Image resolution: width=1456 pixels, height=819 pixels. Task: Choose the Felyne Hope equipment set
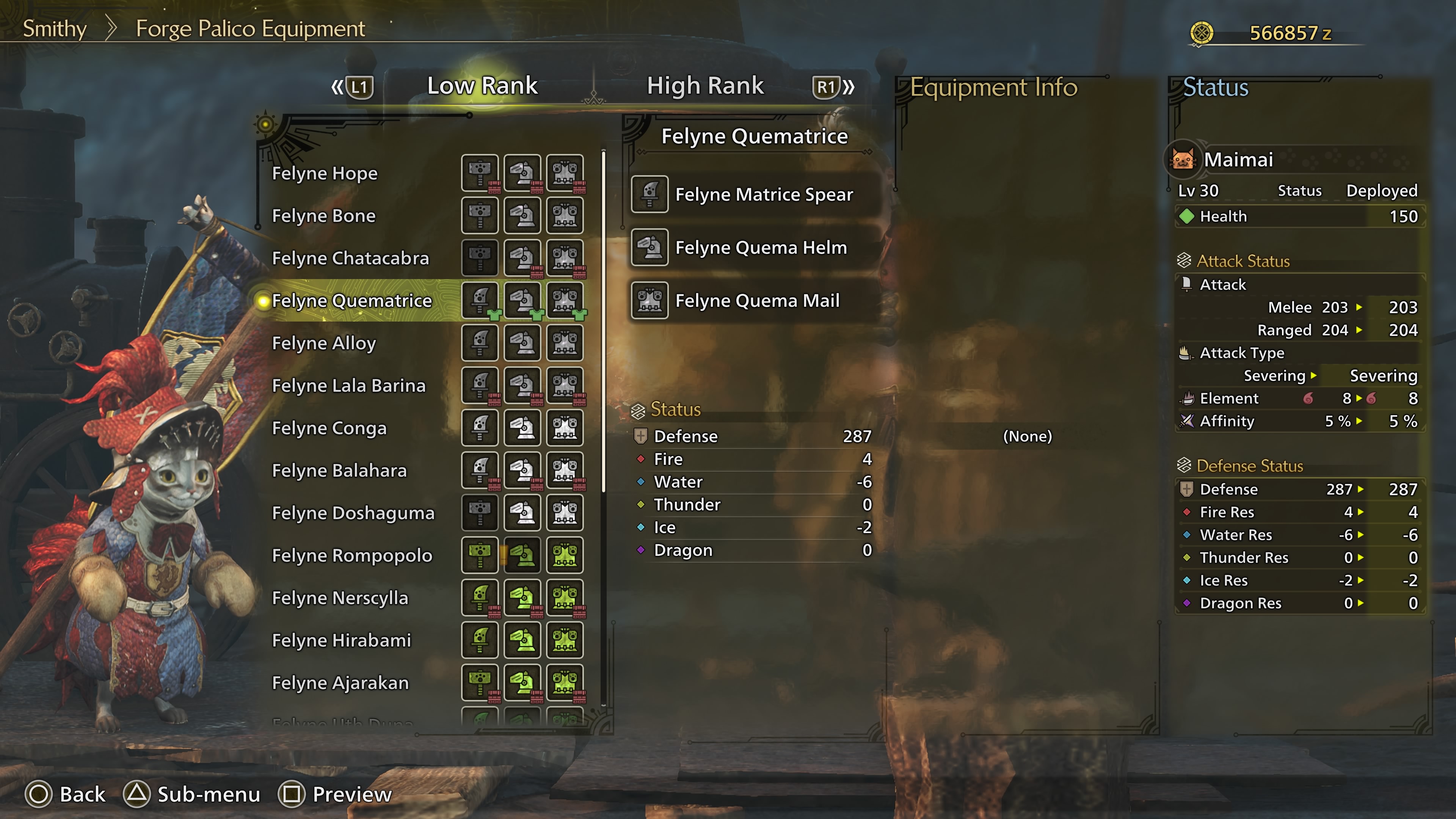coord(325,173)
